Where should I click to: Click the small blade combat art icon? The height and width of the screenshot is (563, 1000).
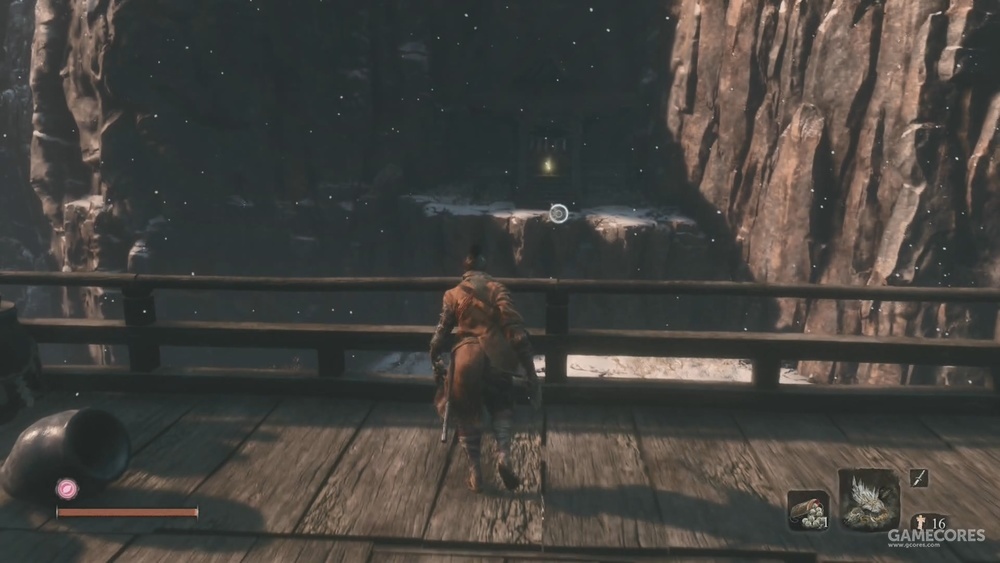tap(918, 478)
